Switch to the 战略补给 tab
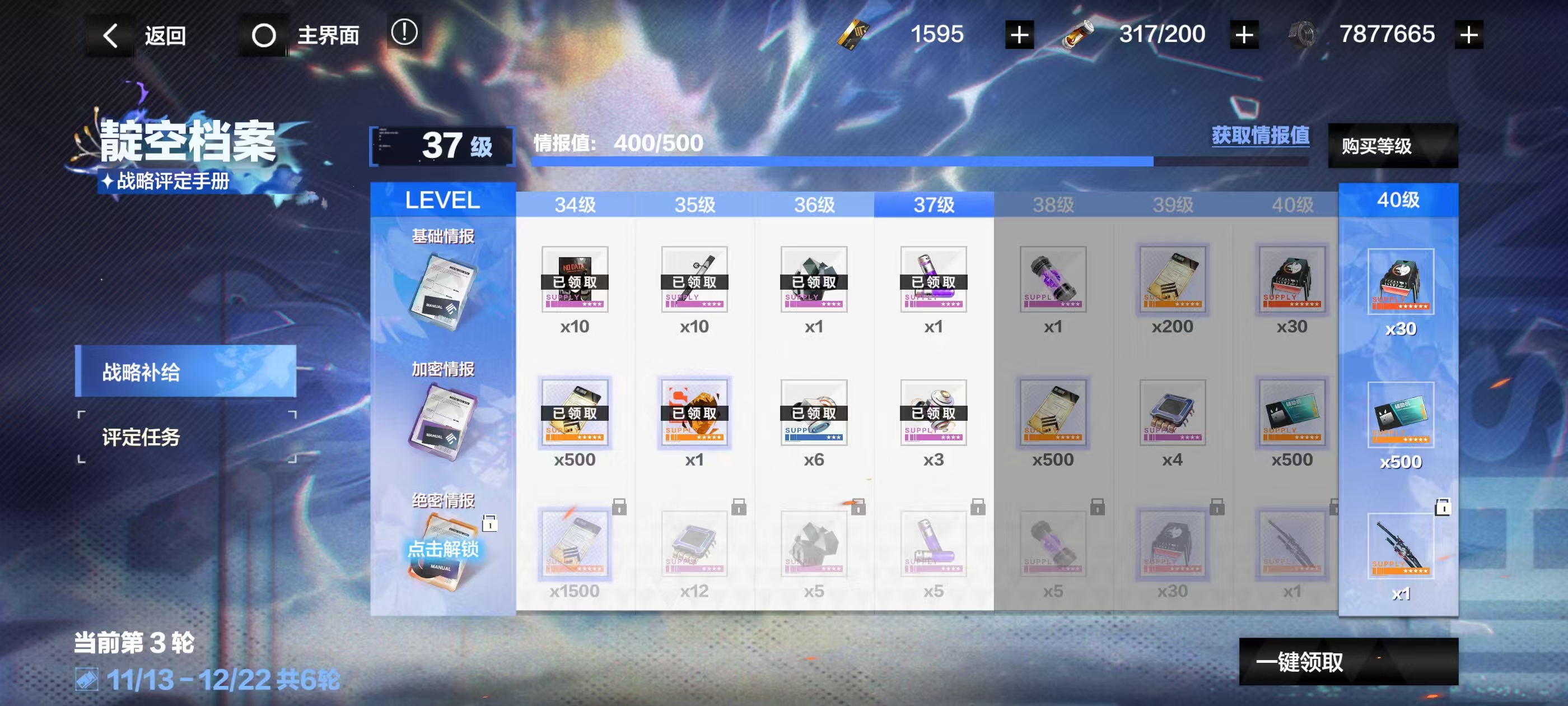 click(186, 371)
